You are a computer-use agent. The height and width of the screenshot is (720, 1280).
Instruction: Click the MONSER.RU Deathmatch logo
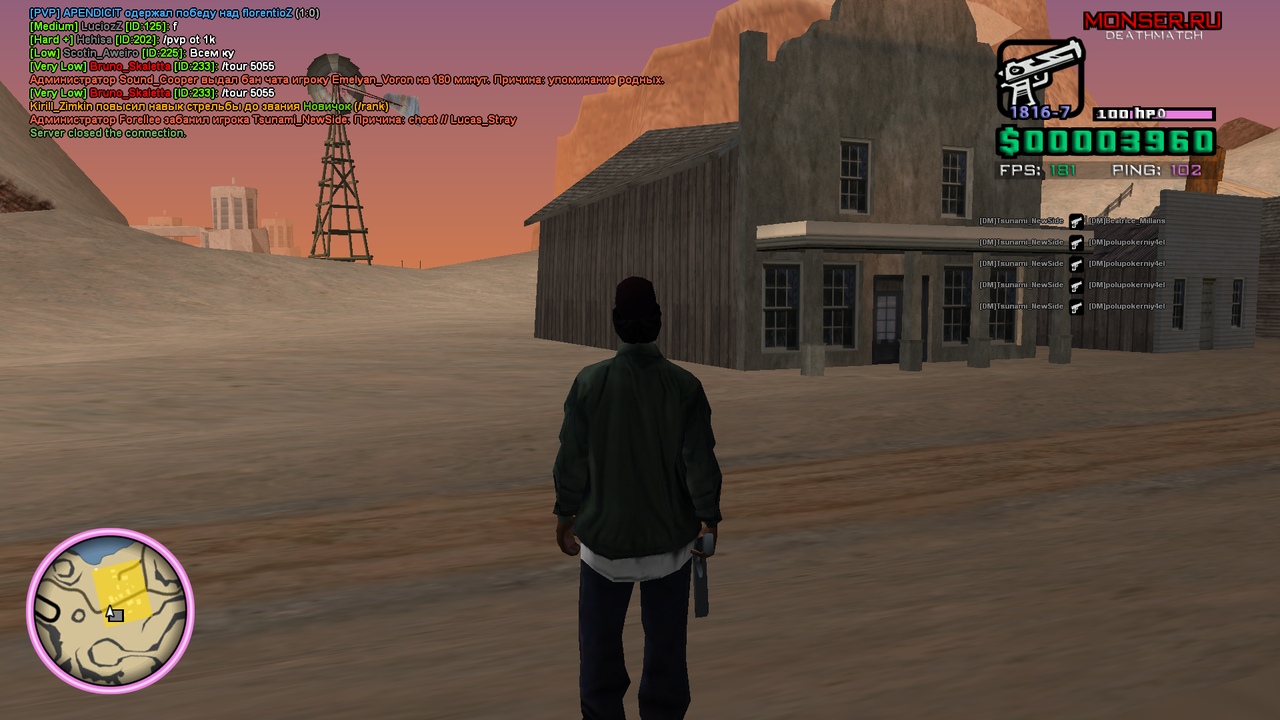1152,24
